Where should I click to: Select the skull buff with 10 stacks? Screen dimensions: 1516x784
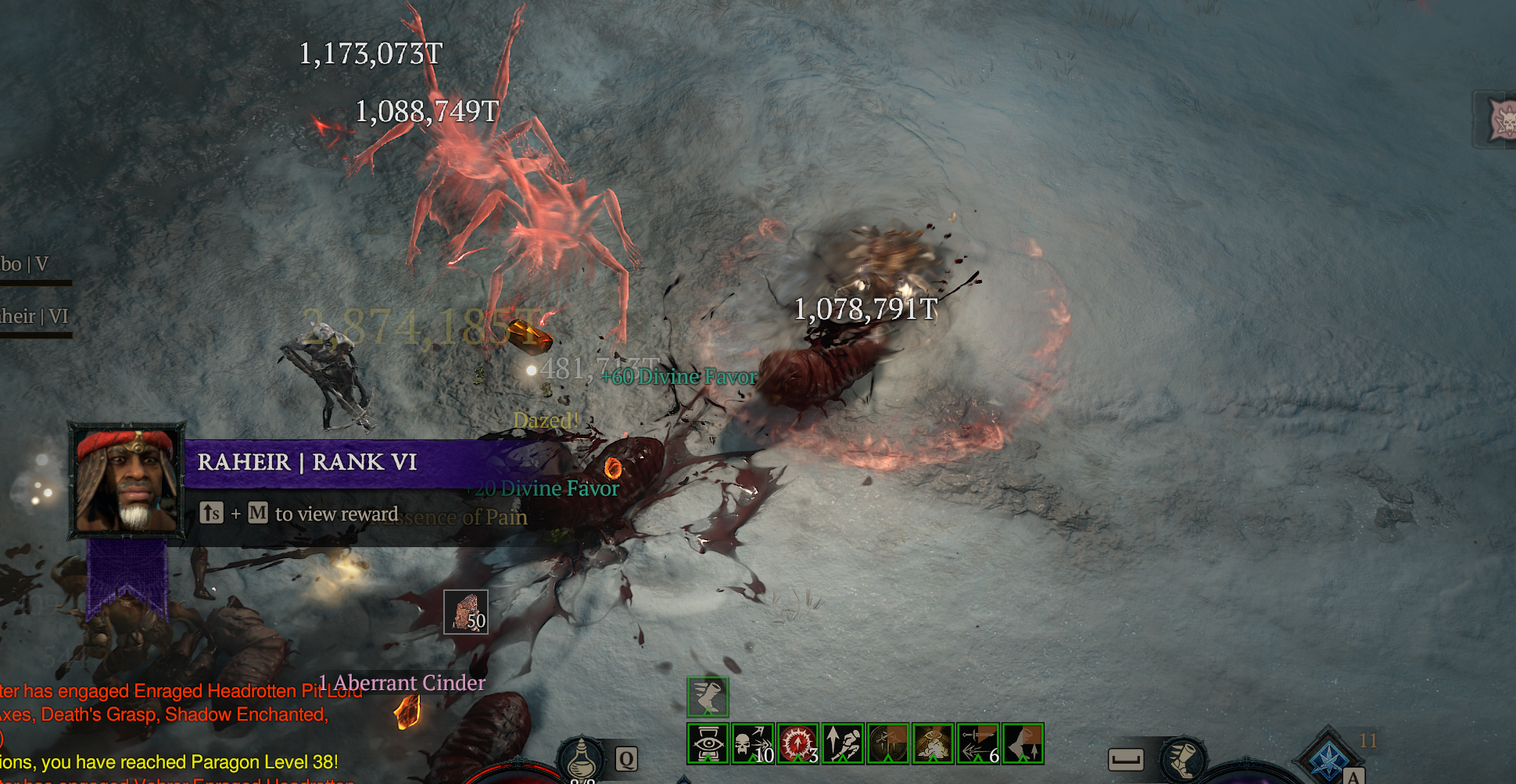(753, 743)
